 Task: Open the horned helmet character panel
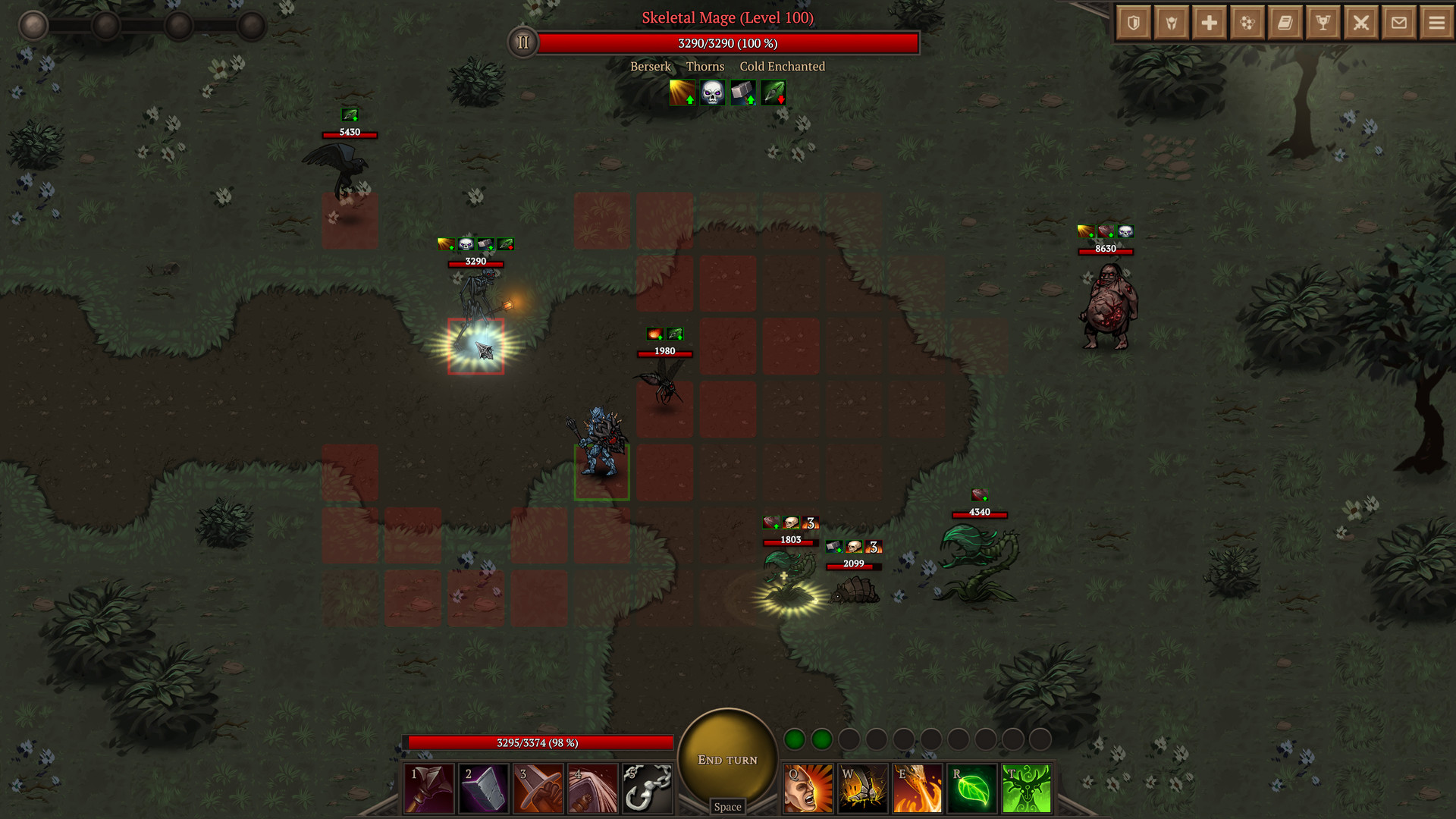[1172, 23]
